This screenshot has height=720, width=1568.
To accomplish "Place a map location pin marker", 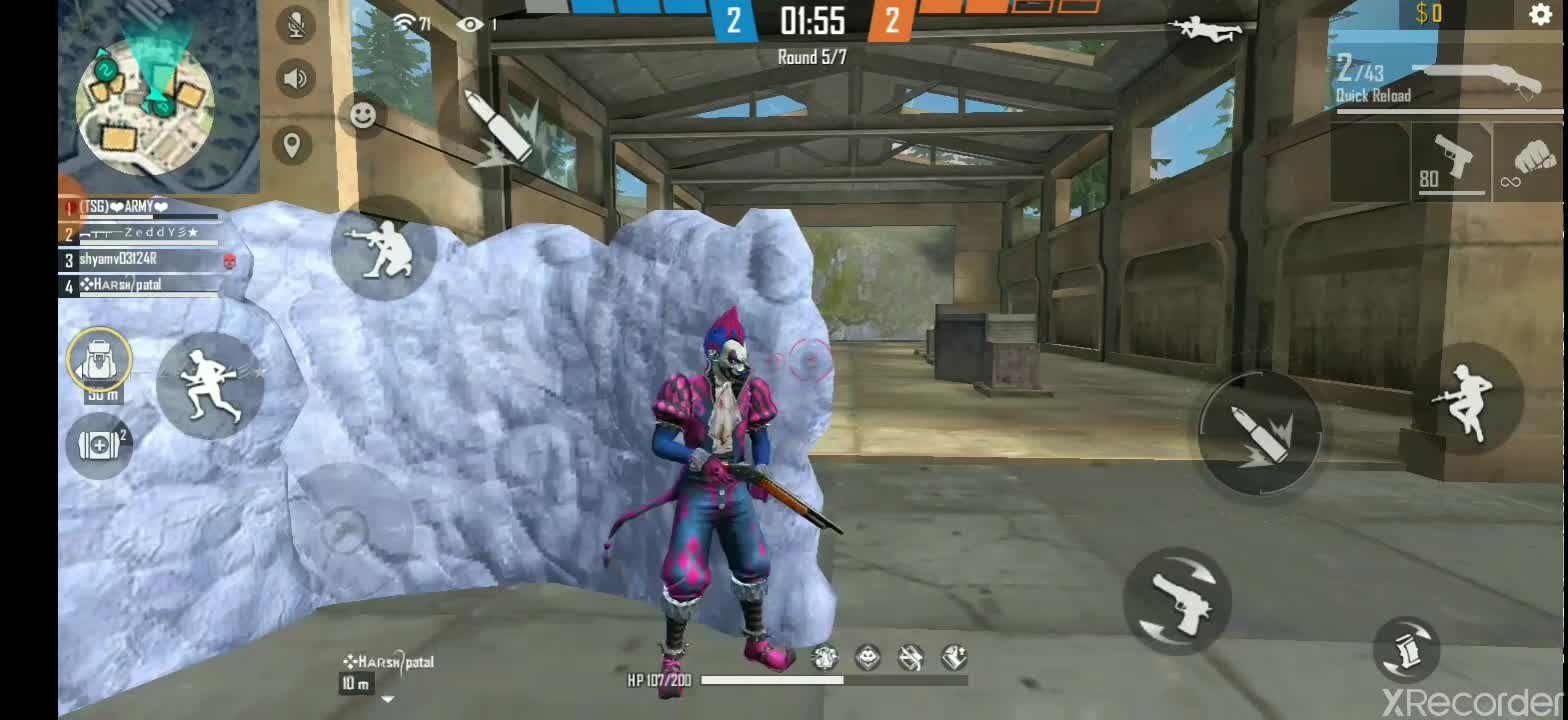I will (292, 146).
